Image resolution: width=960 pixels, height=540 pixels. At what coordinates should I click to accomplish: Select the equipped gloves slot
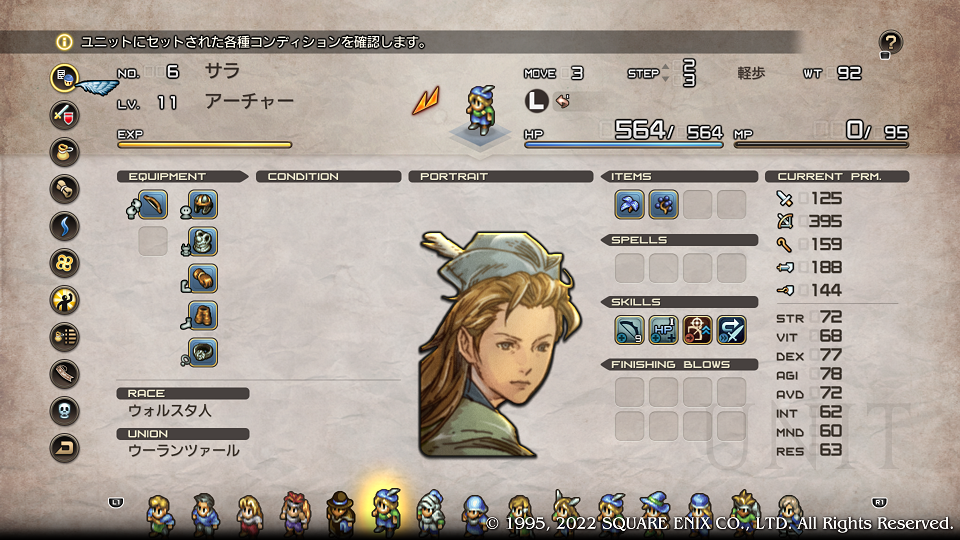pyautogui.click(x=203, y=278)
